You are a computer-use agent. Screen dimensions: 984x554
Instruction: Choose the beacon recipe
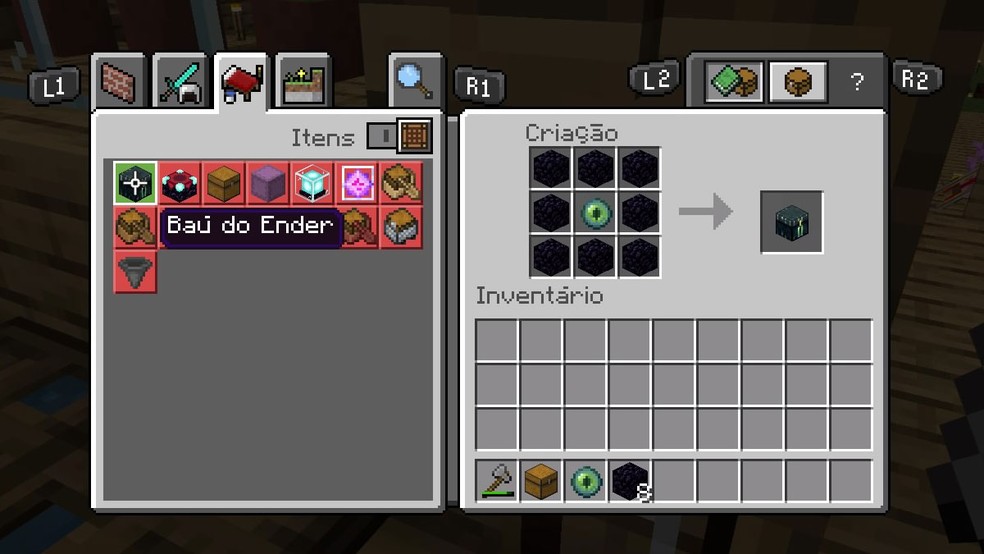pyautogui.click(x=313, y=183)
